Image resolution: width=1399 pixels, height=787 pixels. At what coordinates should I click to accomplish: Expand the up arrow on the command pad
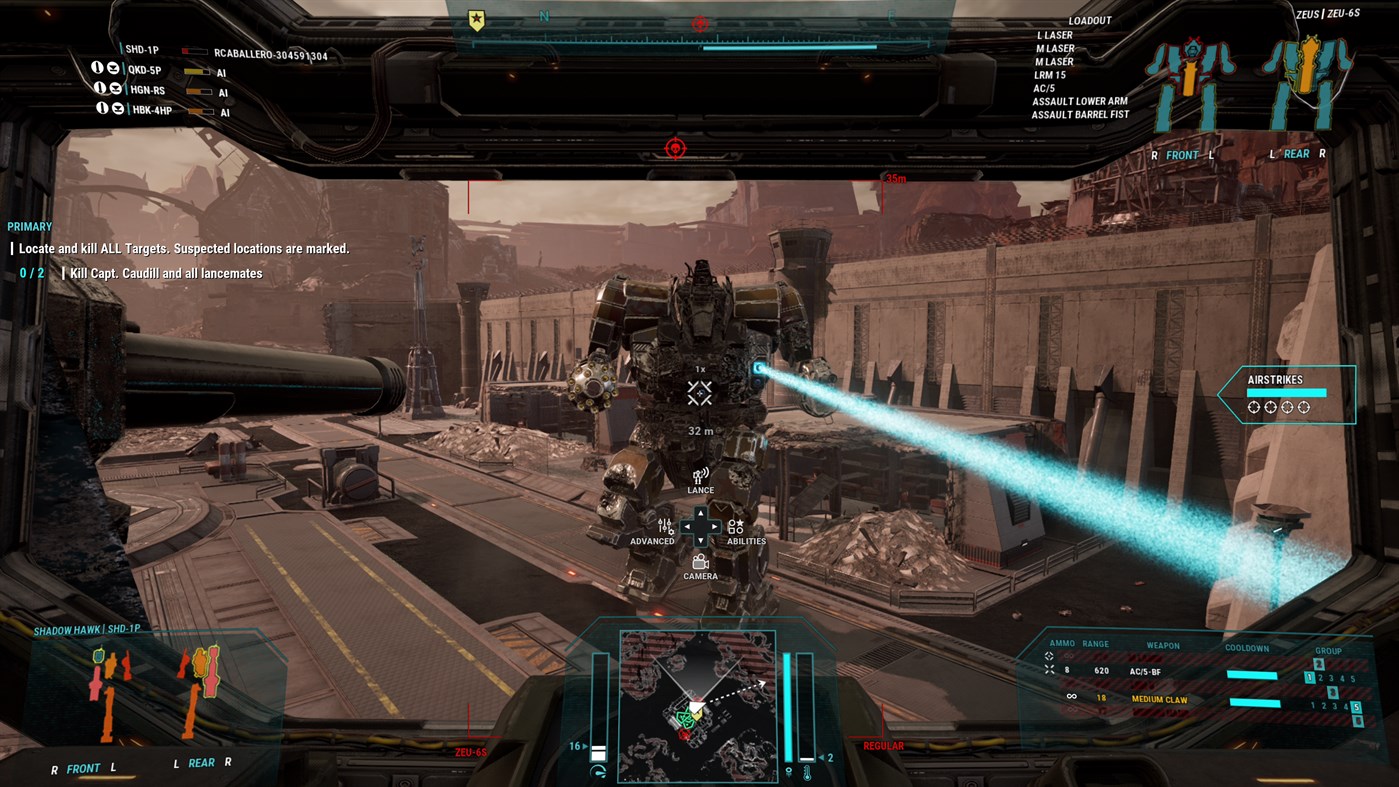point(700,511)
